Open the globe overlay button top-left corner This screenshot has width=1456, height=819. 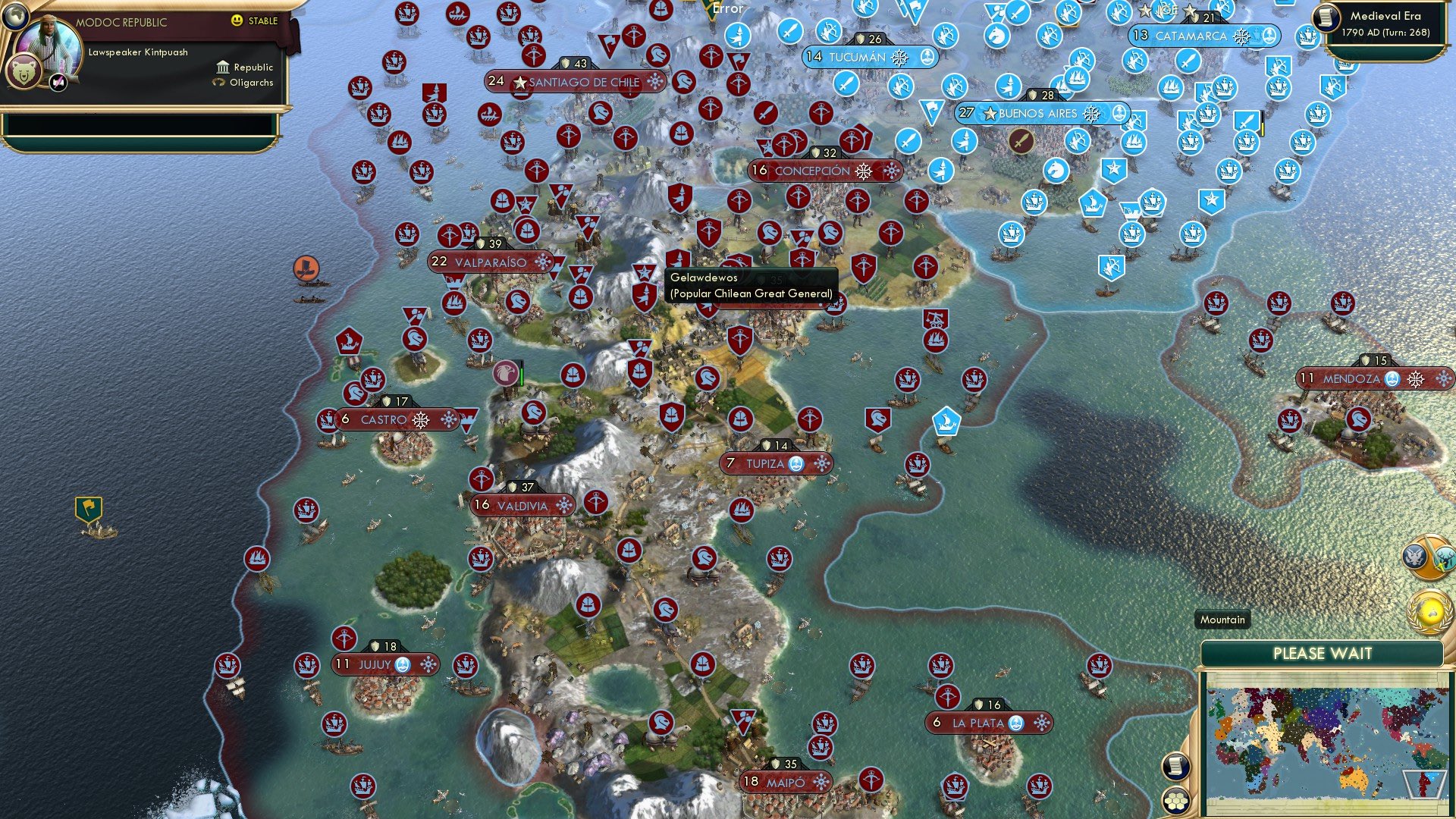point(15,17)
